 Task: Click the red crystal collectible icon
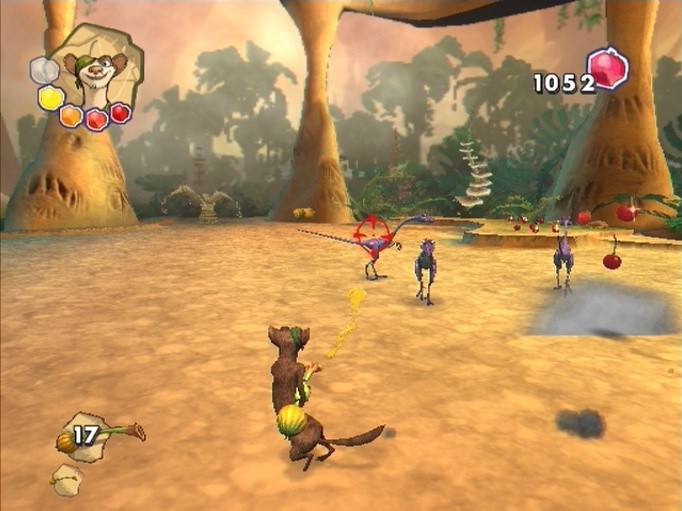607,70
